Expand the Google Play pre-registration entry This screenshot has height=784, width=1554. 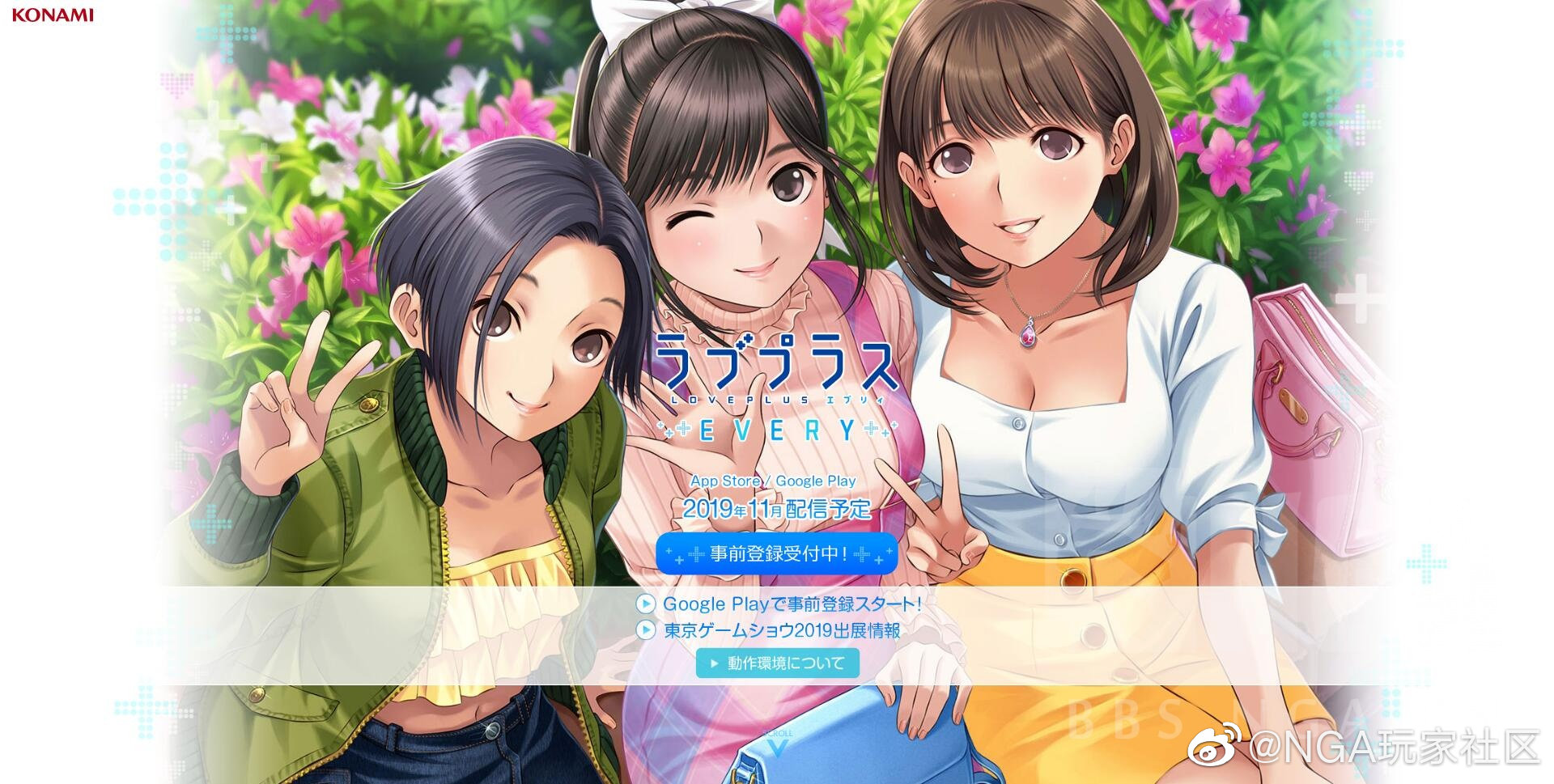coord(792,604)
